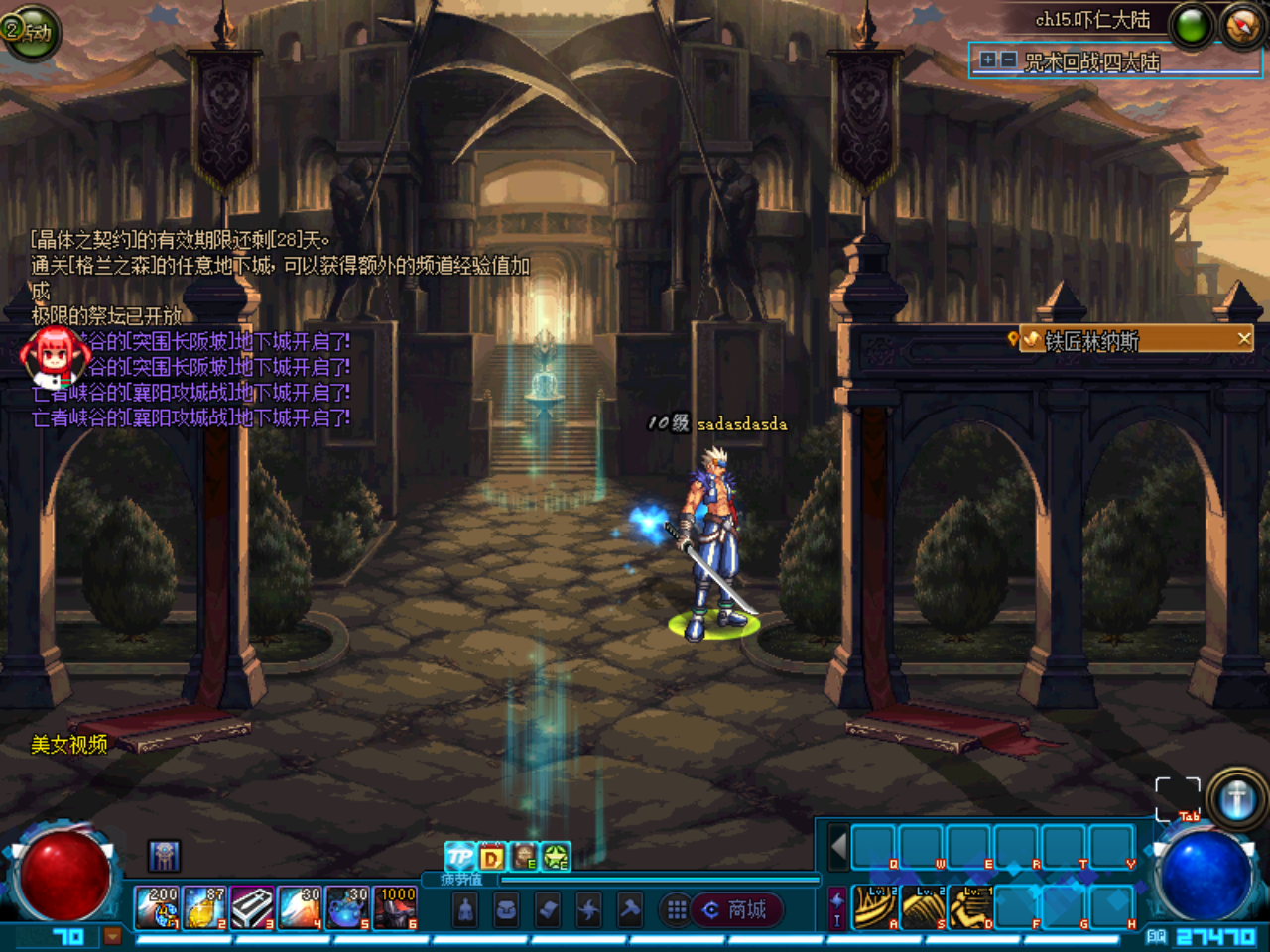Close the 铁匠林纳斯 dialog
The image size is (1270, 952).
pyautogui.click(x=1243, y=338)
